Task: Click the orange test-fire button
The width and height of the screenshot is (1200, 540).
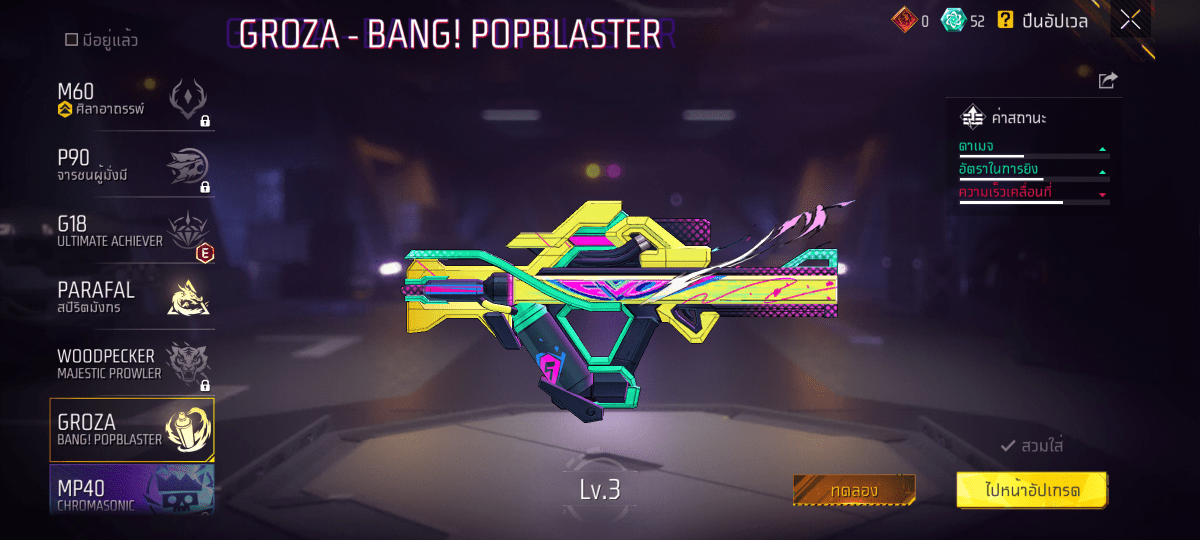Action: pyautogui.click(x=854, y=490)
